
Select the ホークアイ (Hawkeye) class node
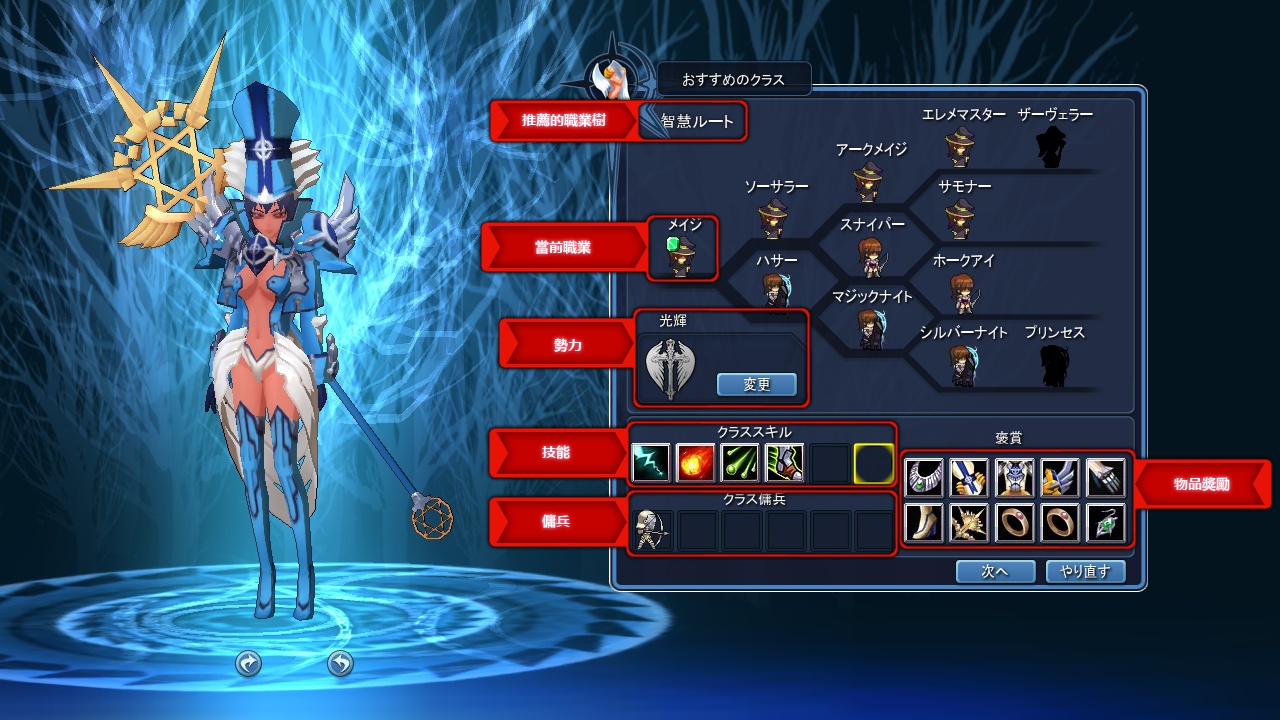pyautogui.click(x=962, y=292)
